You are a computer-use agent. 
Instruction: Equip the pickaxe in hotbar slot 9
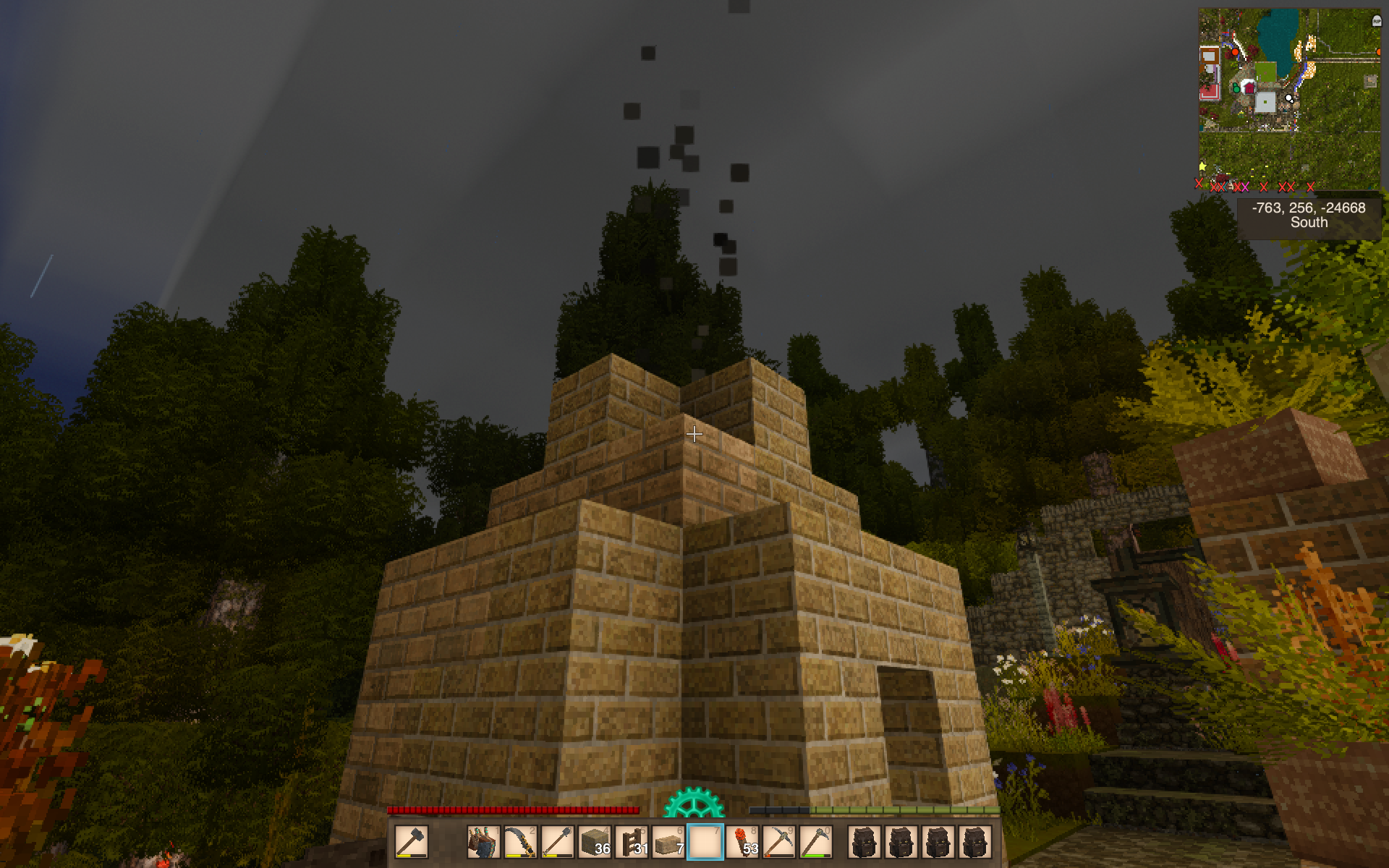779,842
